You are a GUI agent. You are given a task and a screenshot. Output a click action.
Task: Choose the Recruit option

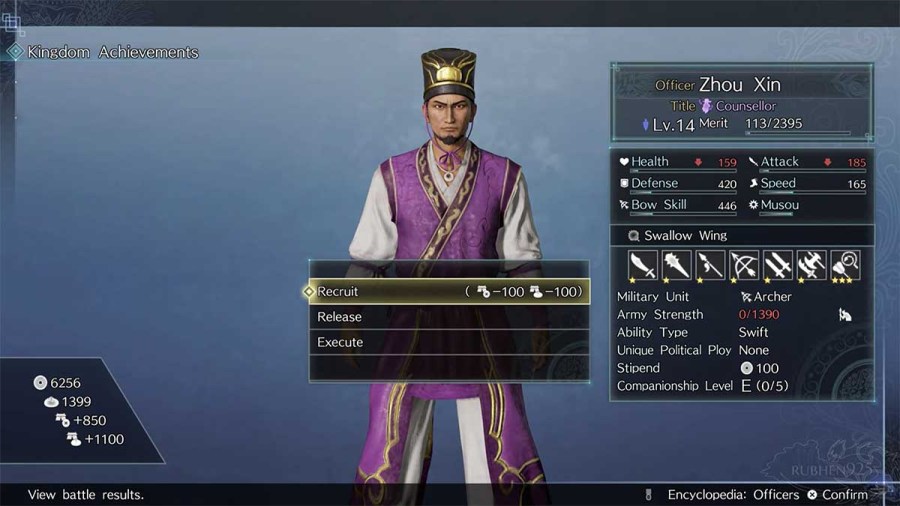[448, 291]
